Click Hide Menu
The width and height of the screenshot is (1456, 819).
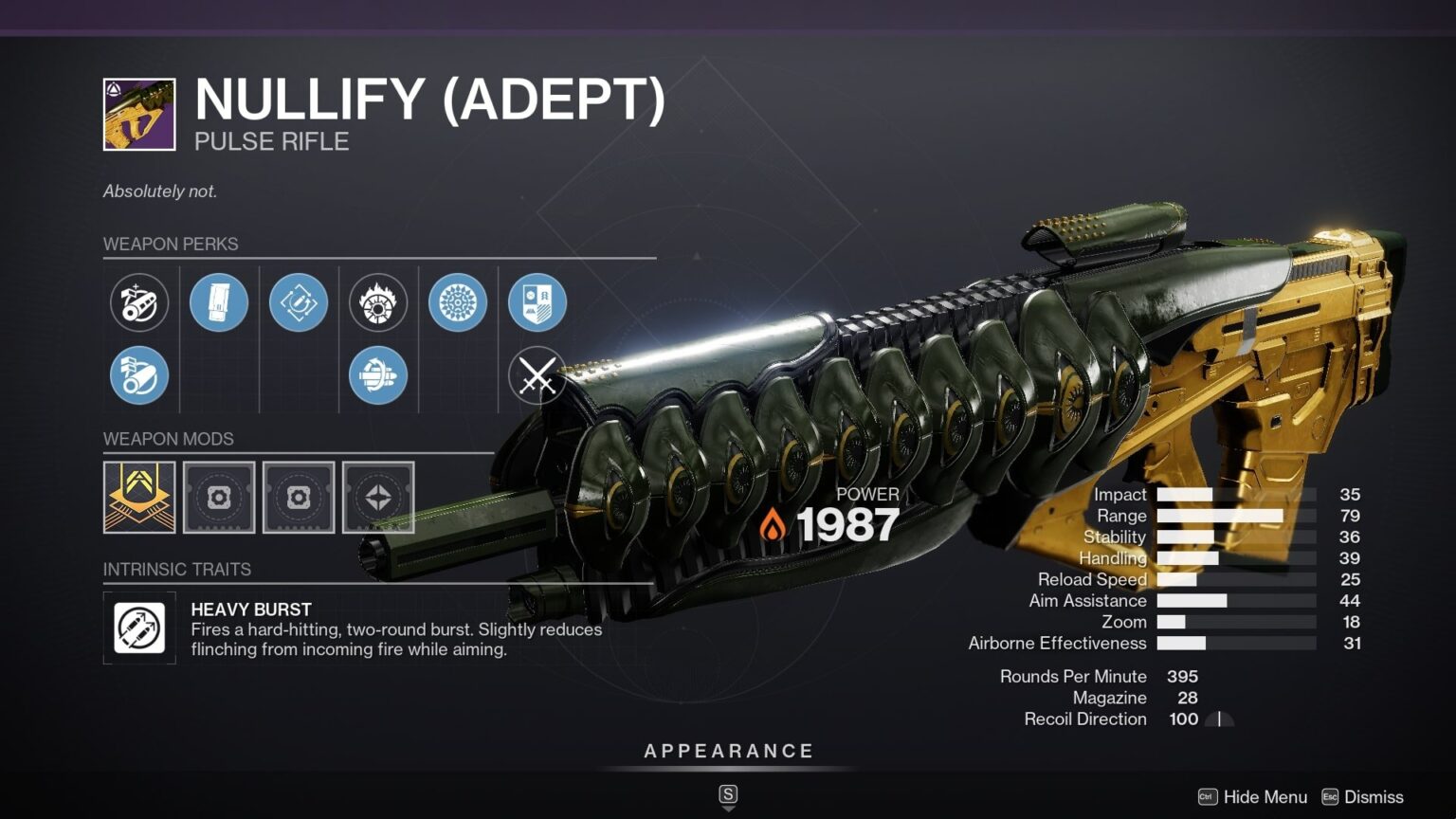(x=1264, y=797)
